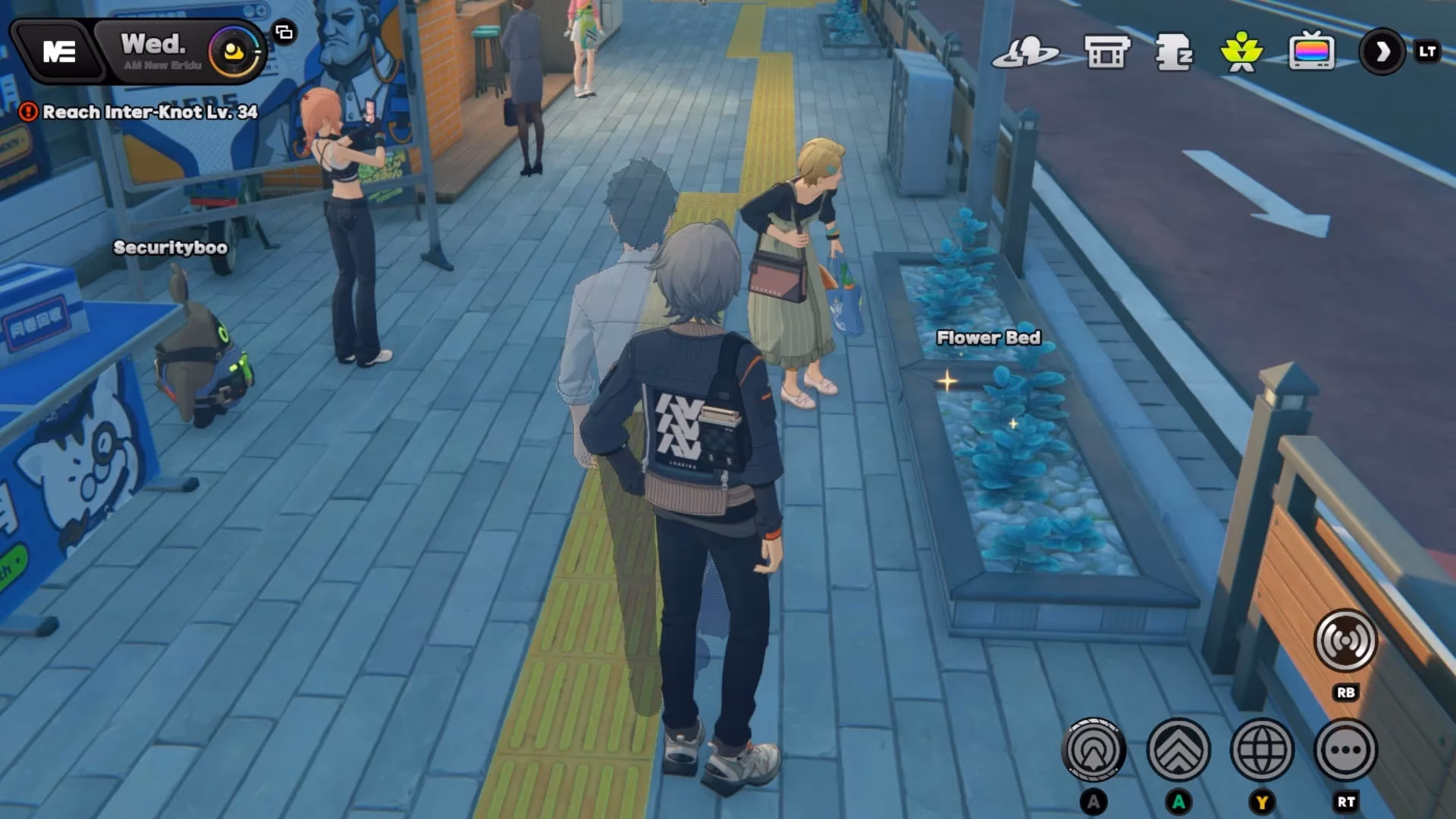Image resolution: width=1456 pixels, height=819 pixels.
Task: Open the three-dots more options button
Action: click(1345, 751)
